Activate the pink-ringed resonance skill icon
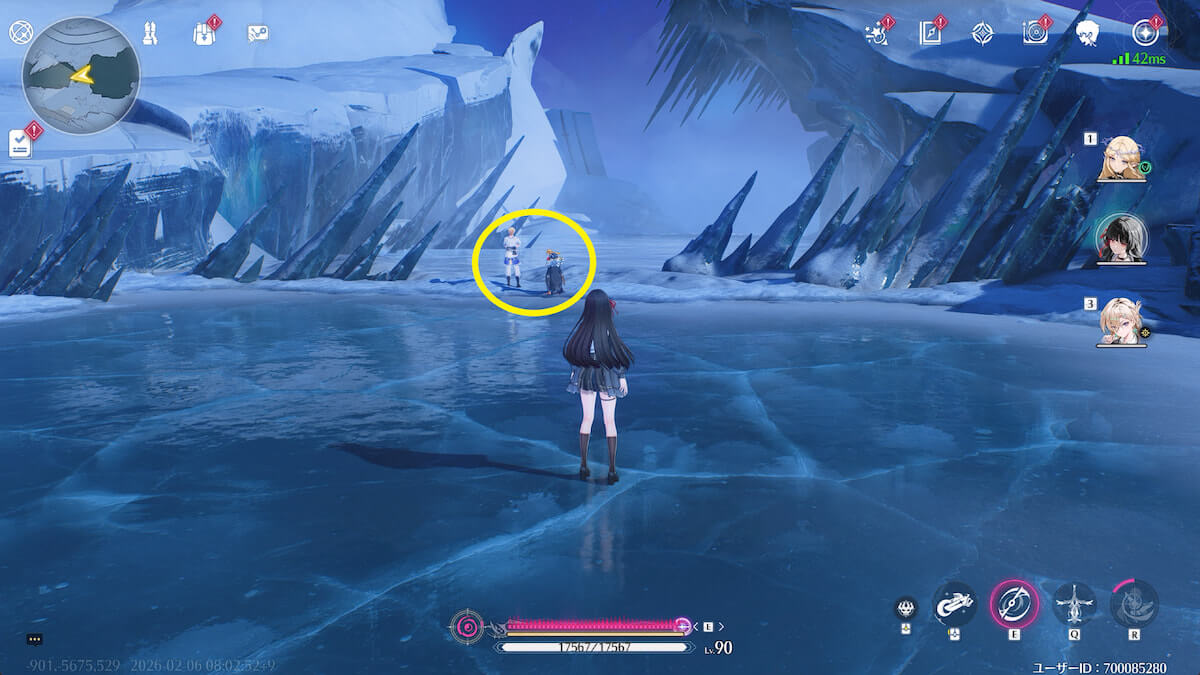The width and height of the screenshot is (1200, 675). coord(1013,603)
